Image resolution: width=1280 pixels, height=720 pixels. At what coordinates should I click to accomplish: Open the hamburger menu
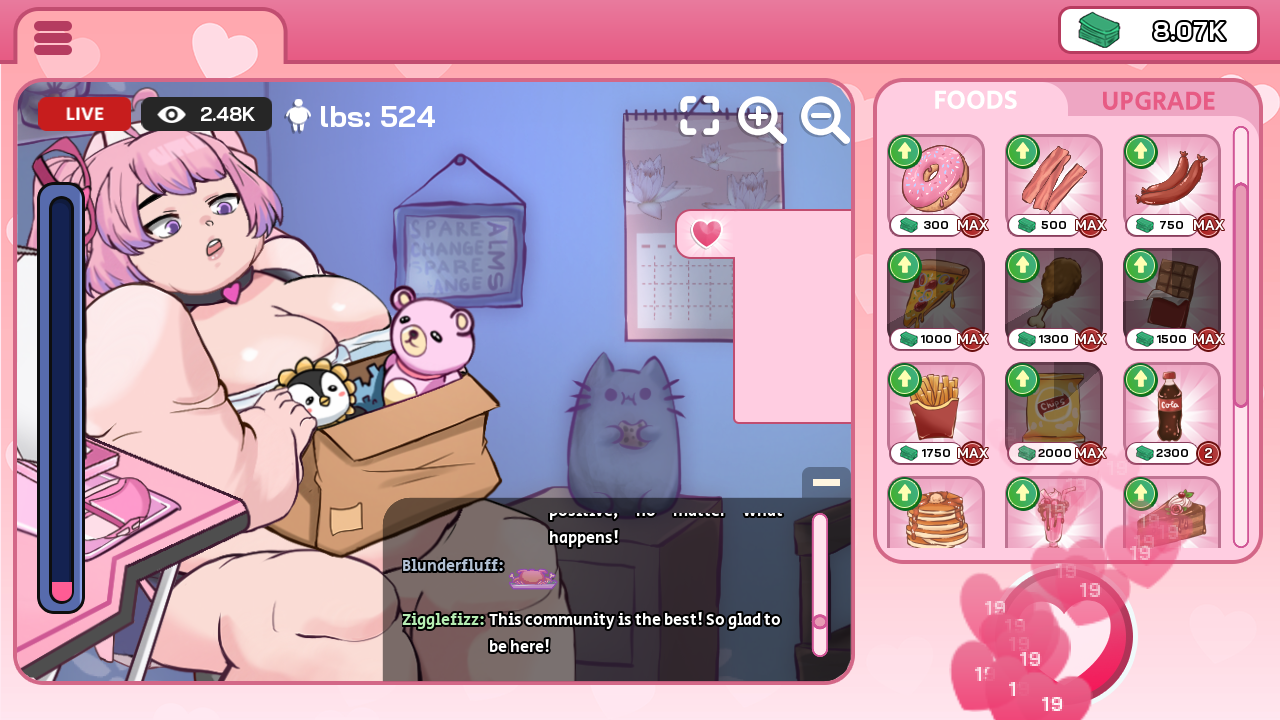(53, 38)
